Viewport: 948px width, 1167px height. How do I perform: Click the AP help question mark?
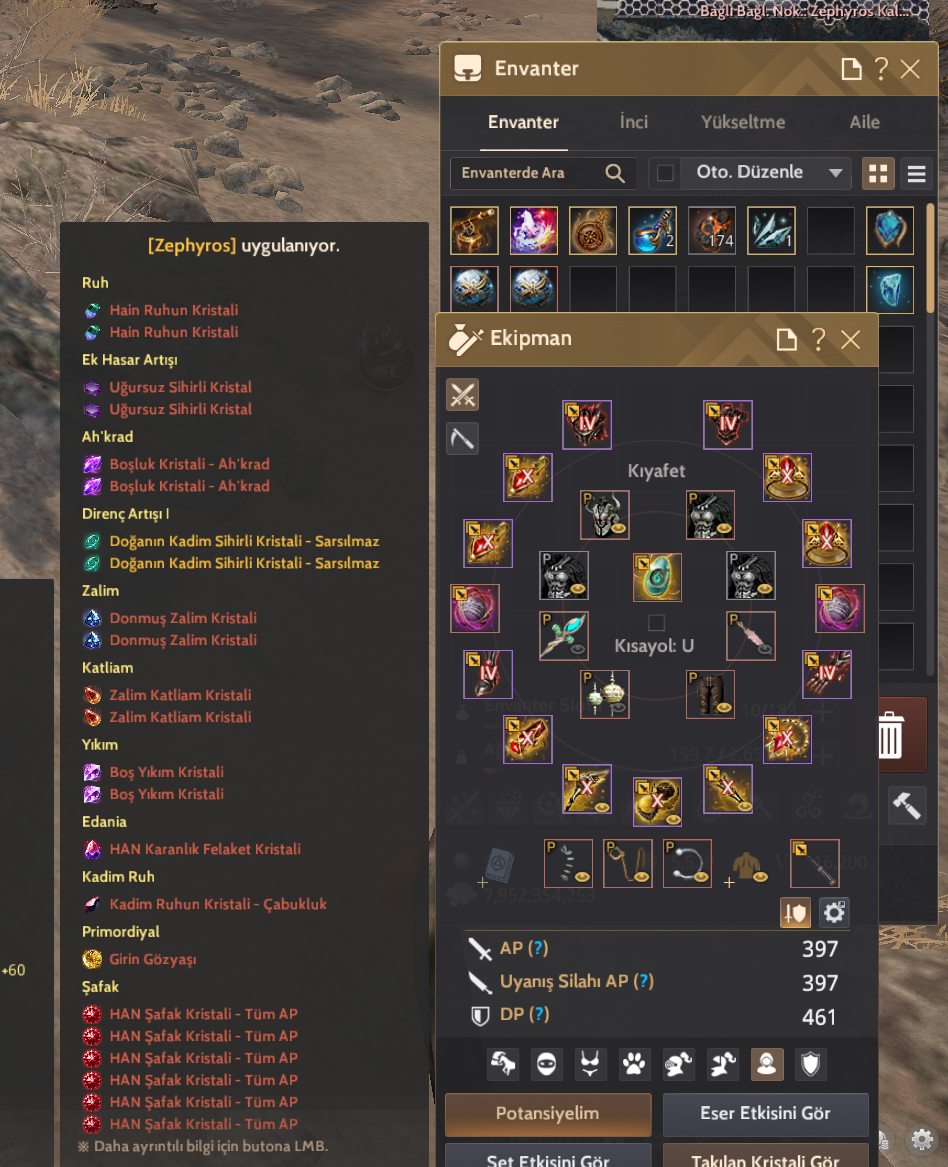538,948
